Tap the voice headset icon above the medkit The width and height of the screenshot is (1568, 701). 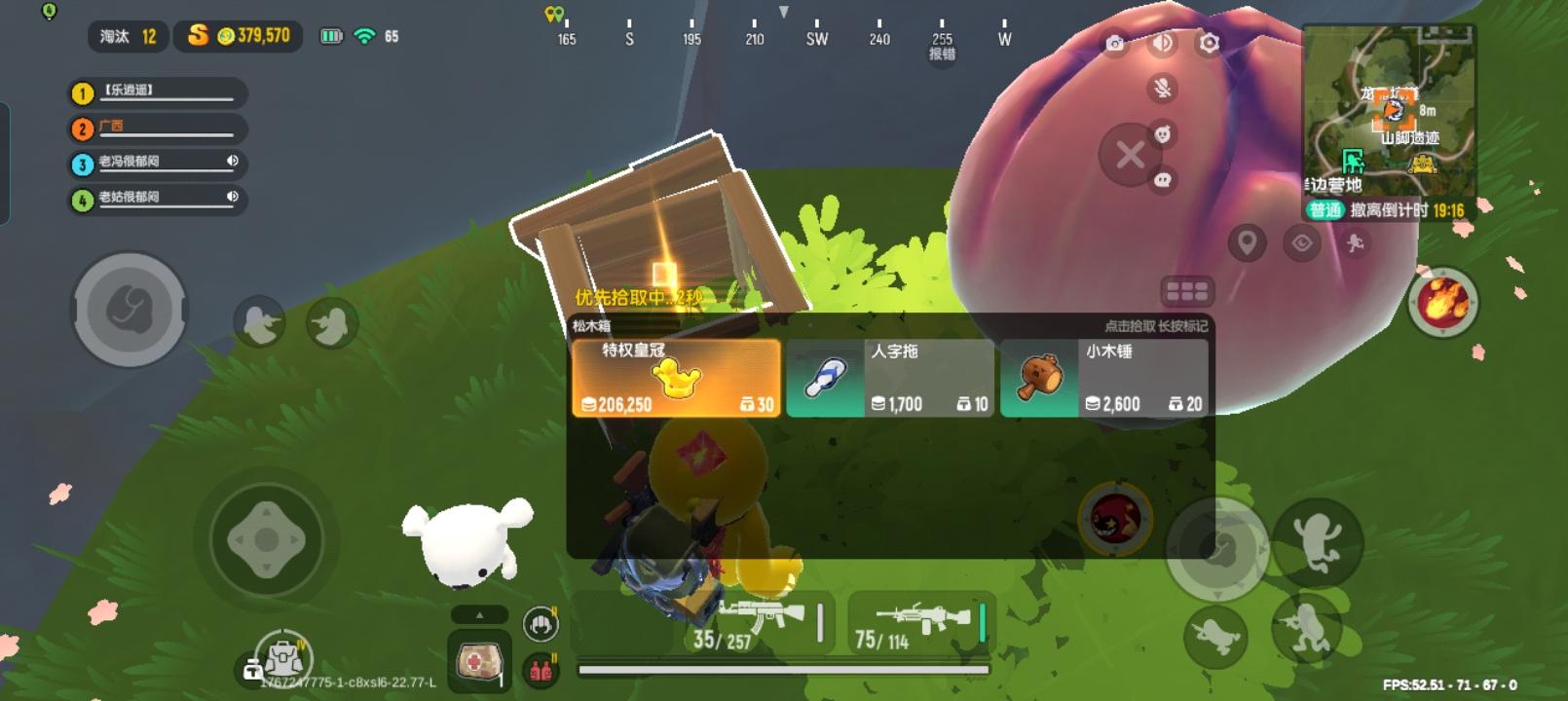point(539,623)
